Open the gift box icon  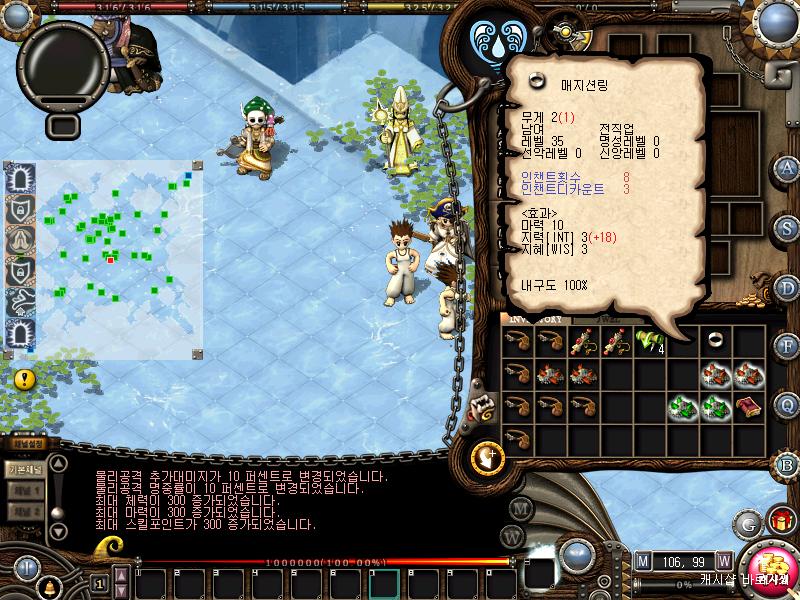(780, 521)
